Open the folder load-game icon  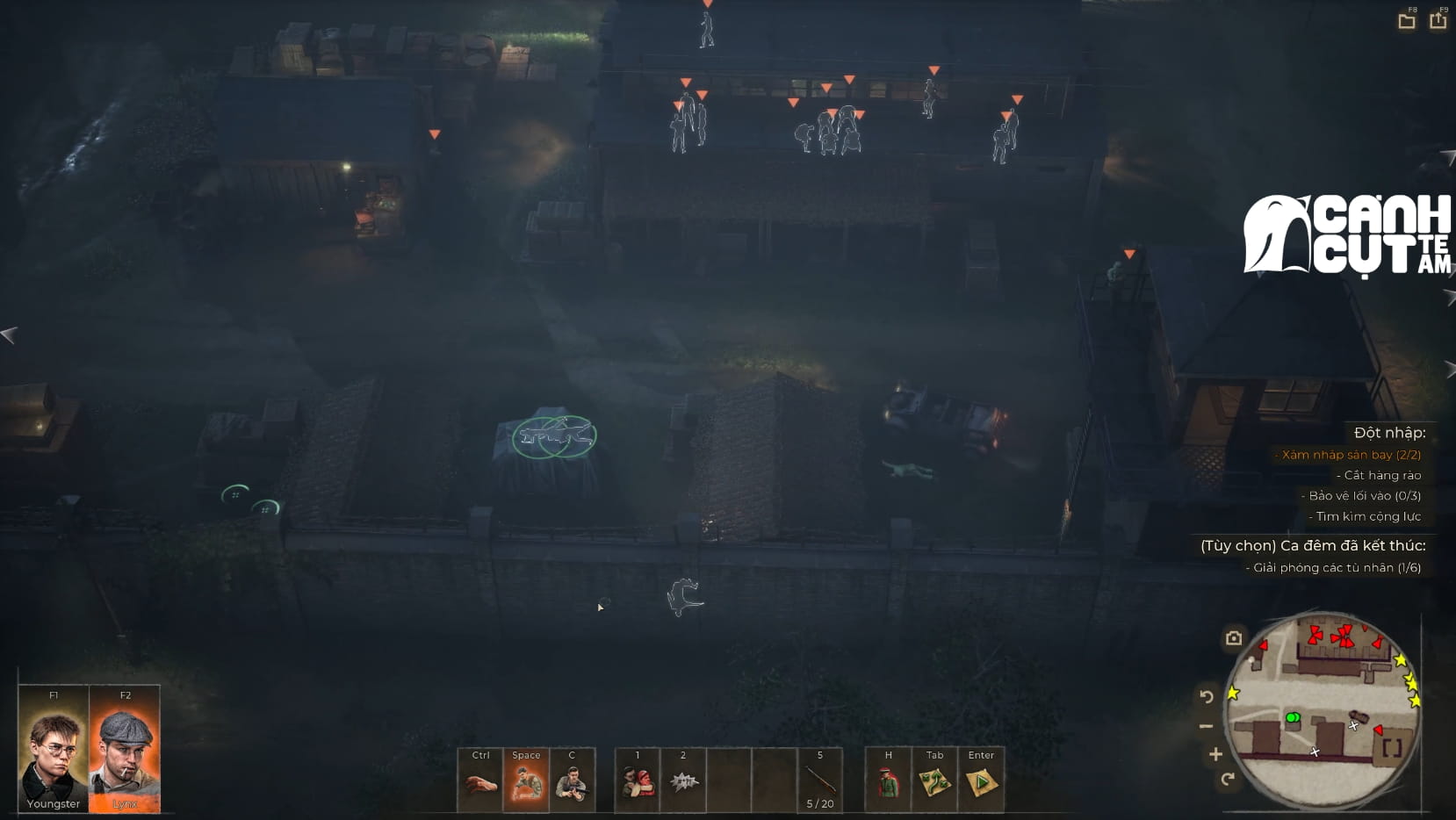1407,21
